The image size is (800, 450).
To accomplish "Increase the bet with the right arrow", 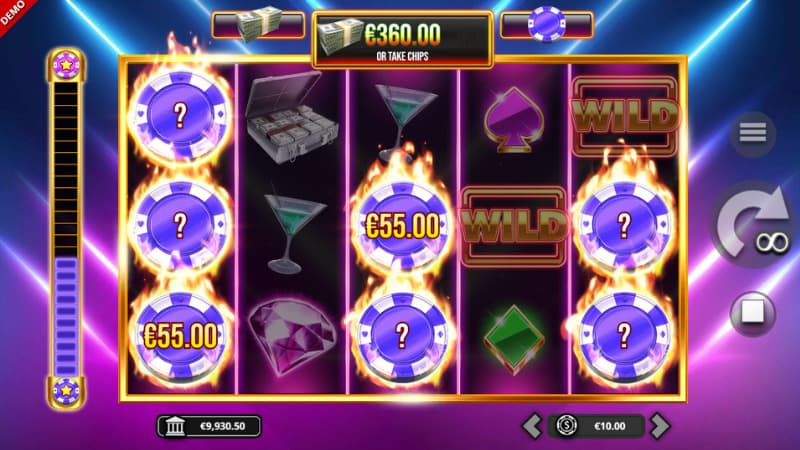I will tap(659, 426).
